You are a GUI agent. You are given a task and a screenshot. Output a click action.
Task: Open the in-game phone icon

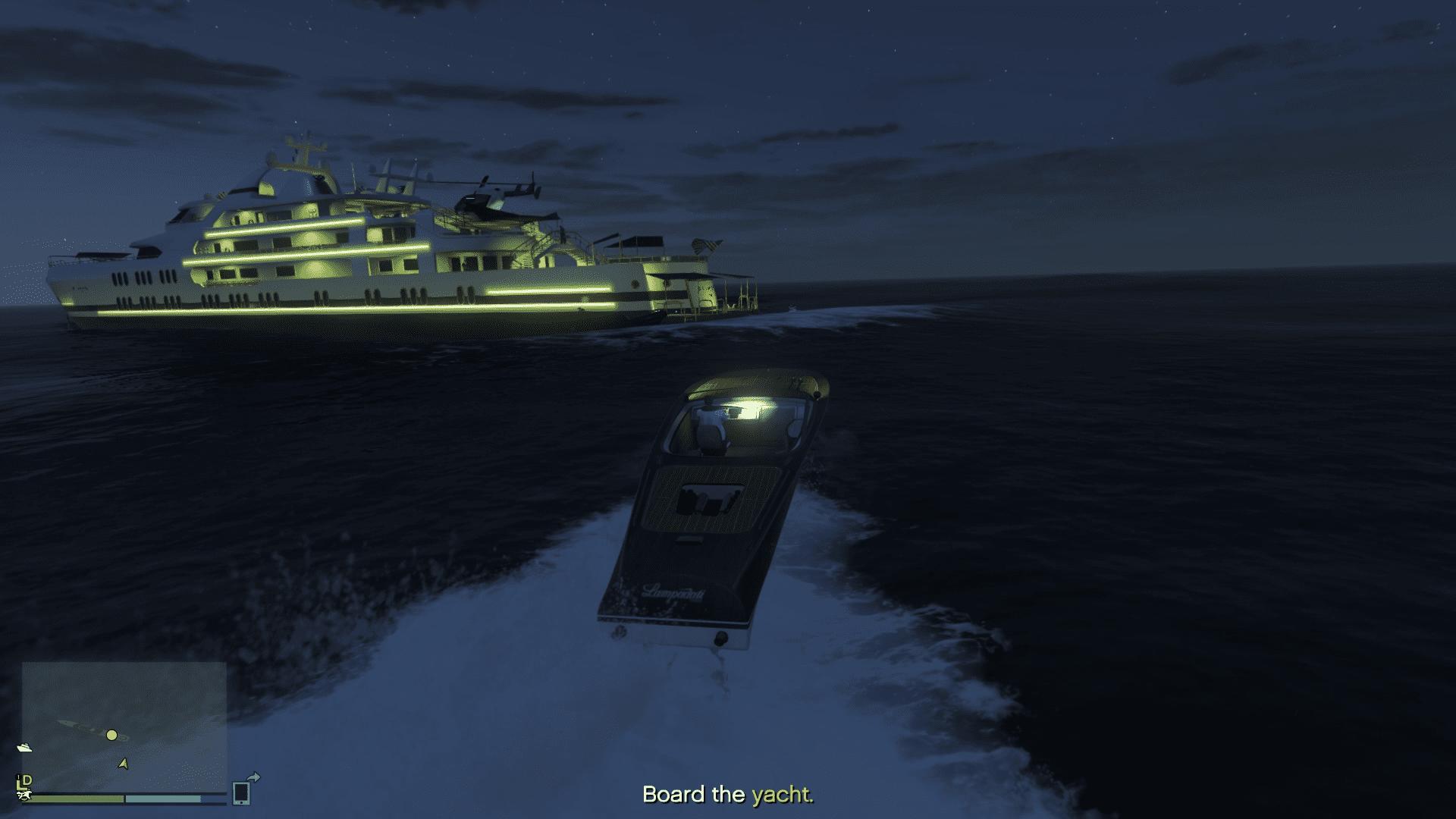pyautogui.click(x=241, y=794)
